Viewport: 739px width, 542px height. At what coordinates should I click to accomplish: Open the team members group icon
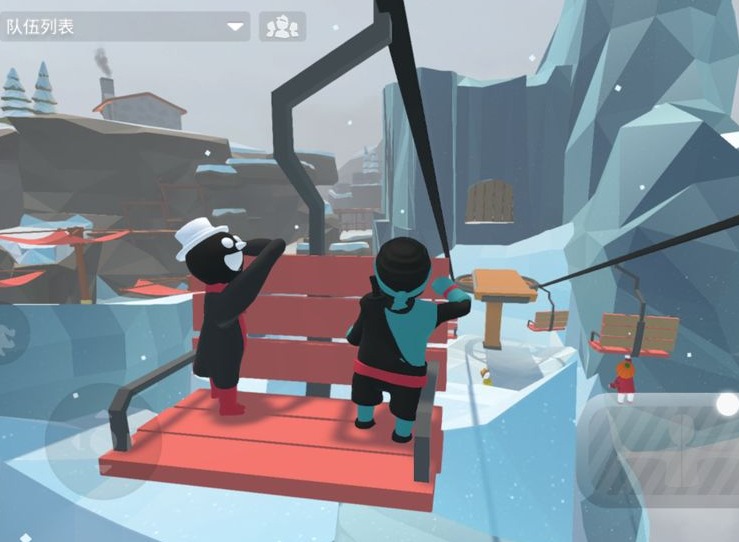click(x=282, y=26)
